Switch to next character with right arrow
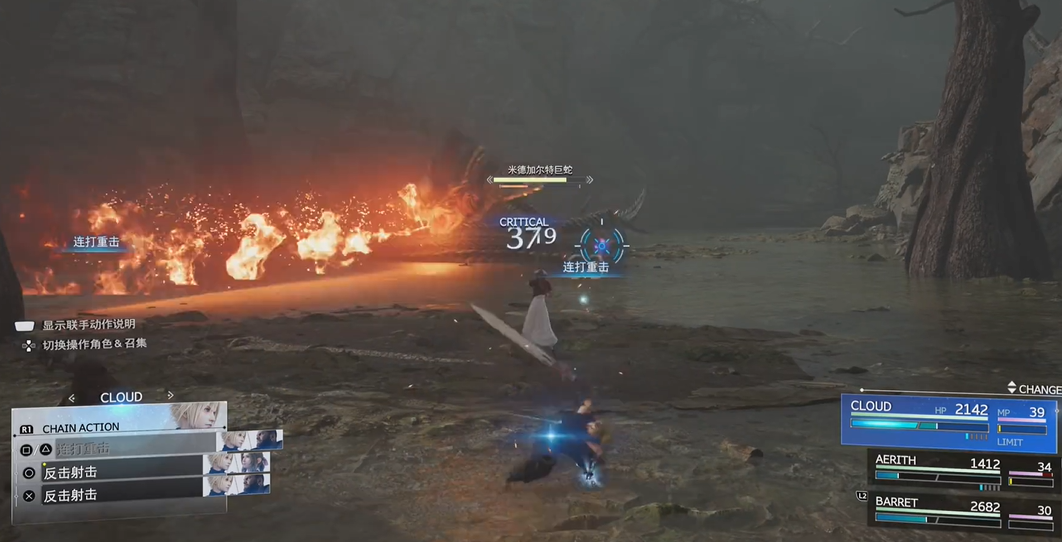The height and width of the screenshot is (542, 1062). [171, 397]
